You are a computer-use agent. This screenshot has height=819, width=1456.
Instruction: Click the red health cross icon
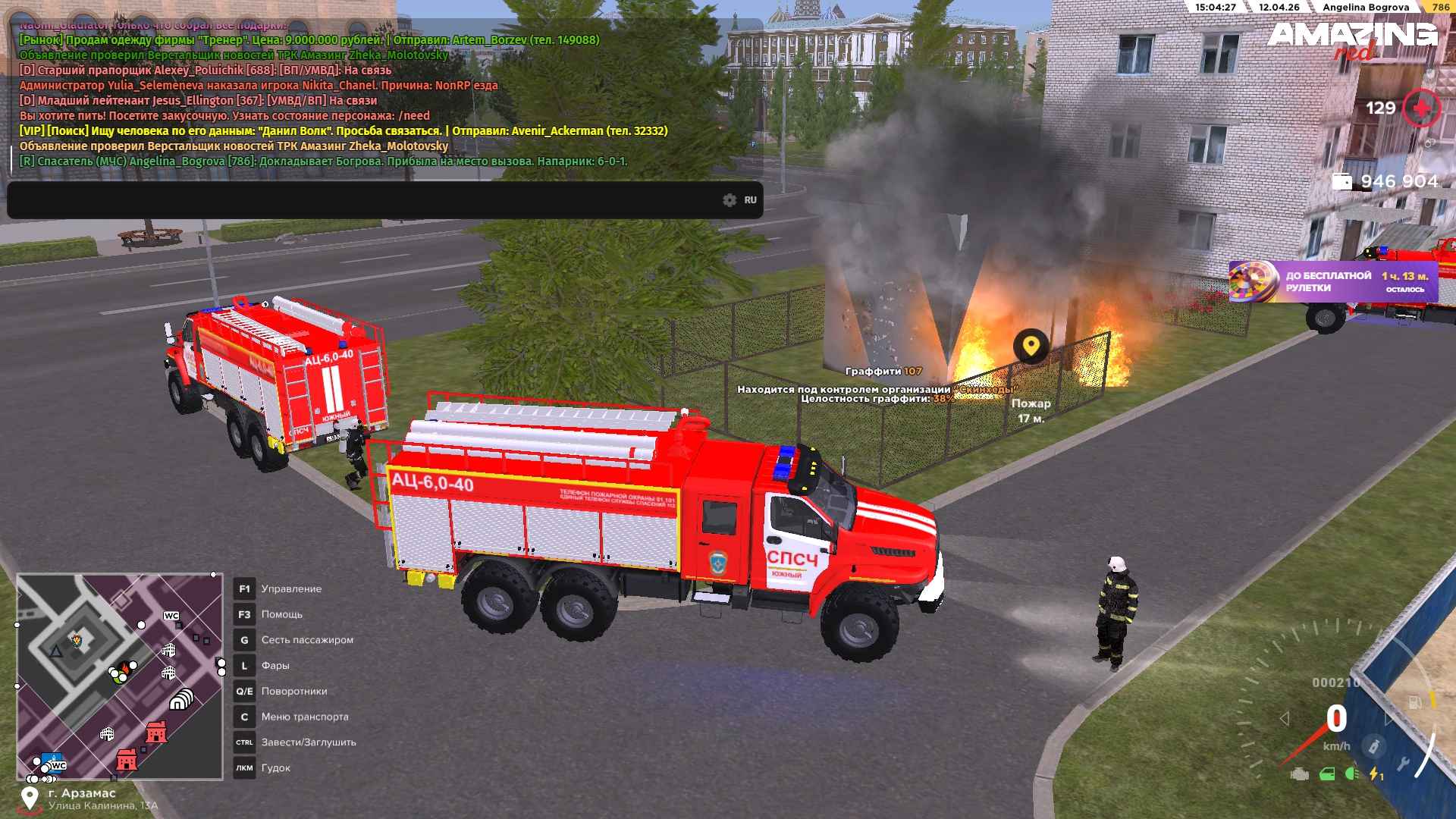pyautogui.click(x=1421, y=108)
